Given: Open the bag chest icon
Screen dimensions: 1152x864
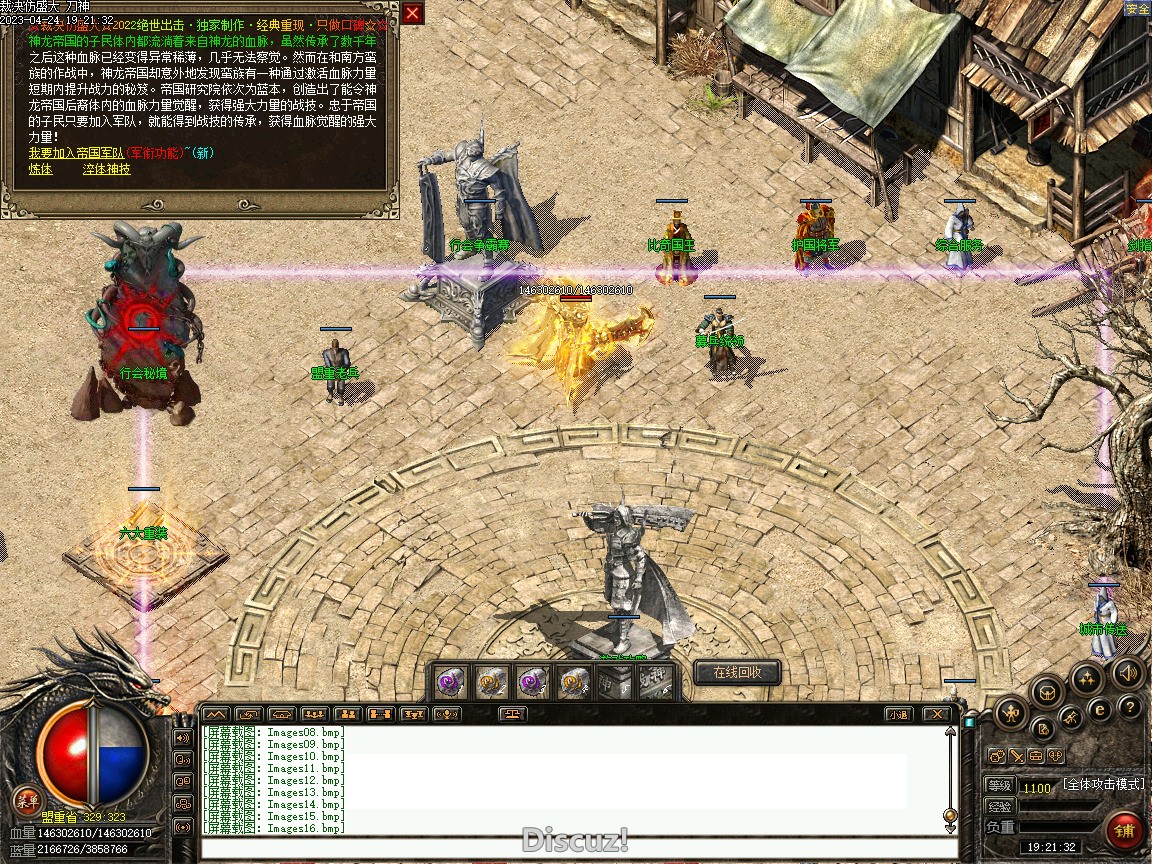Looking at the screenshot, I should pos(1047,691).
